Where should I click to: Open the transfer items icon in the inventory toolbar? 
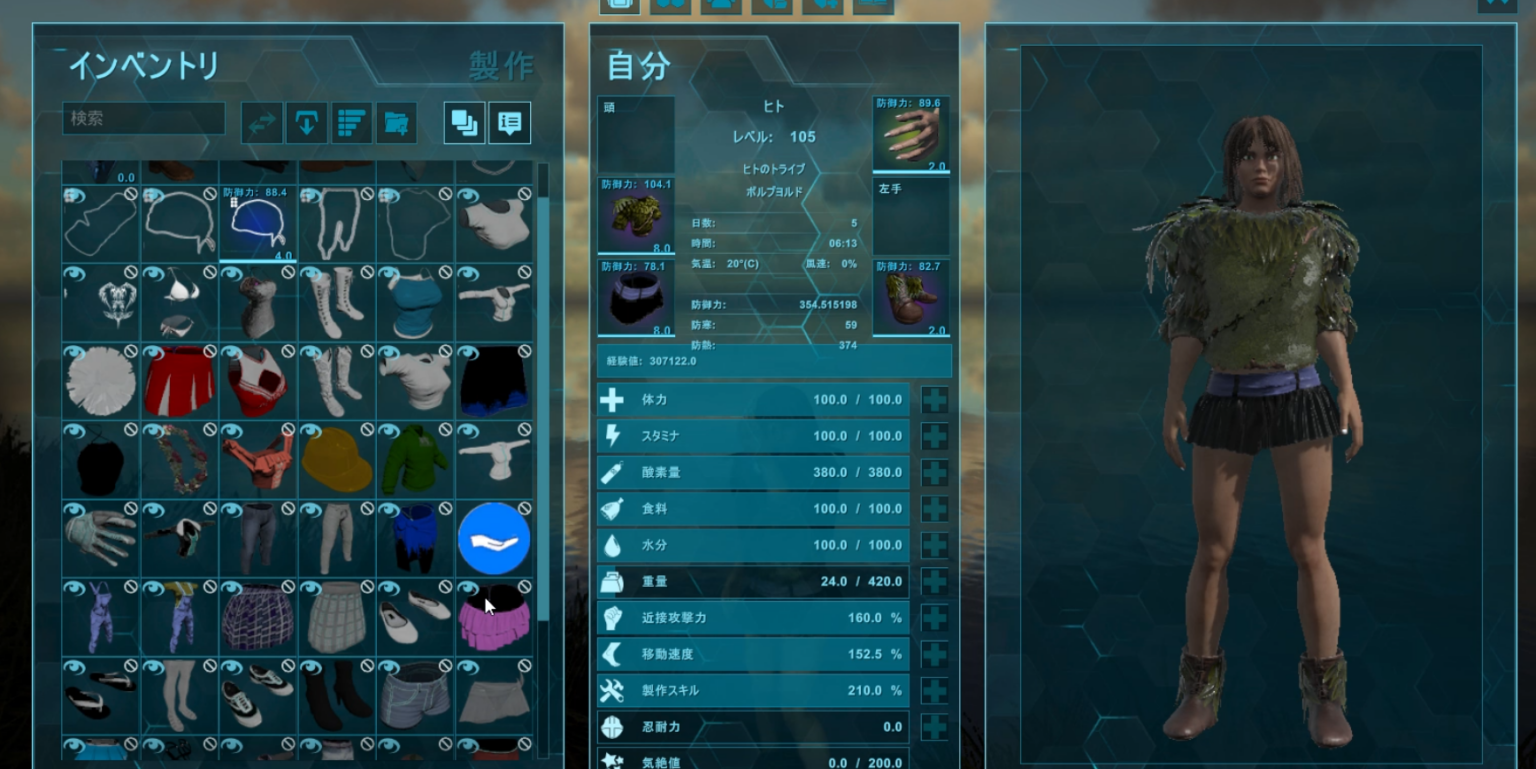pos(260,123)
